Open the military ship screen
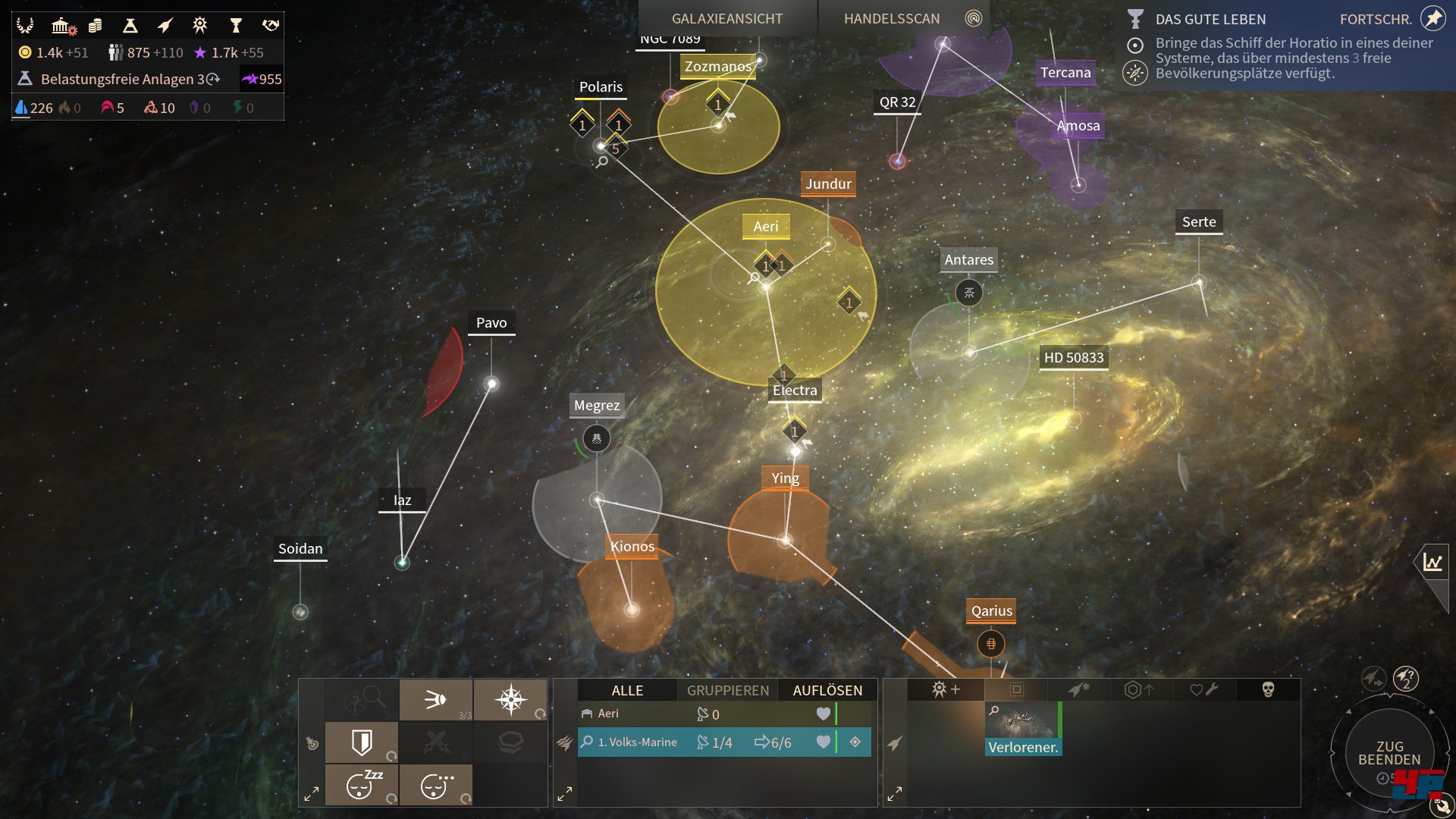Image resolution: width=1456 pixels, height=819 pixels. tap(165, 26)
